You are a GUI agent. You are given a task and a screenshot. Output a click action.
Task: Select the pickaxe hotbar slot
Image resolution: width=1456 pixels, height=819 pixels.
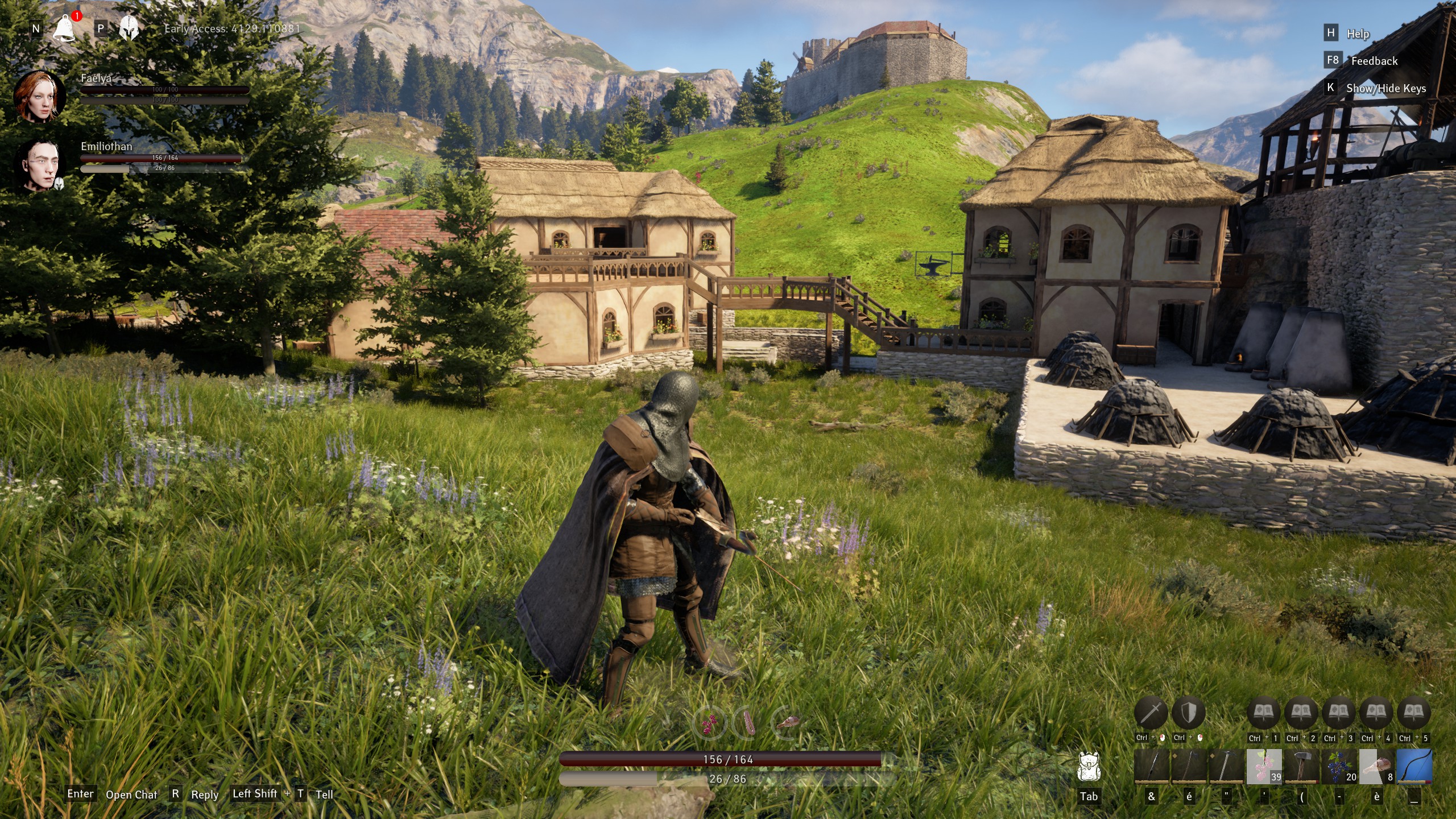1226,767
